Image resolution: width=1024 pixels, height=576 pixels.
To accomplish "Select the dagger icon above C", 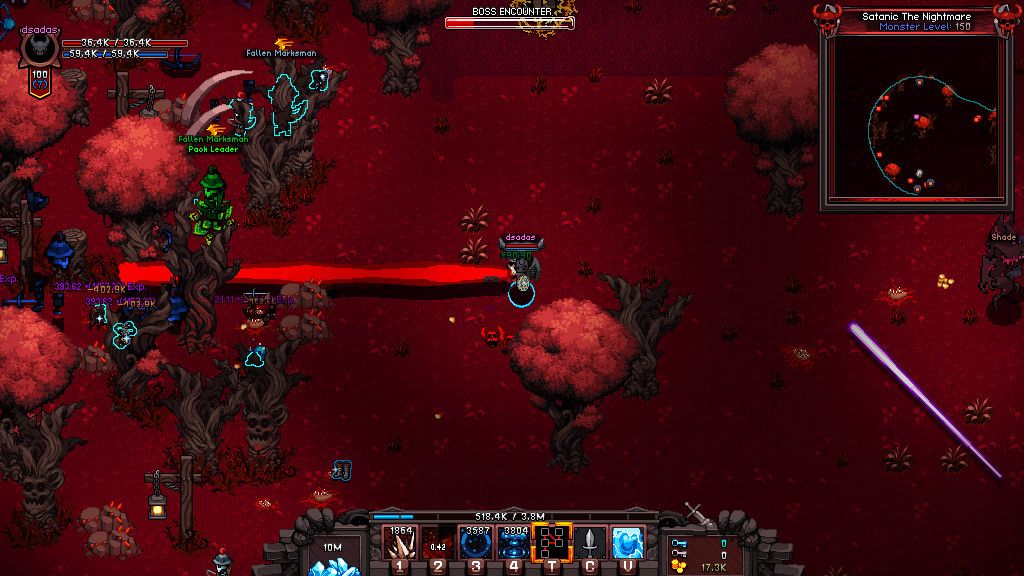I will pyautogui.click(x=590, y=542).
